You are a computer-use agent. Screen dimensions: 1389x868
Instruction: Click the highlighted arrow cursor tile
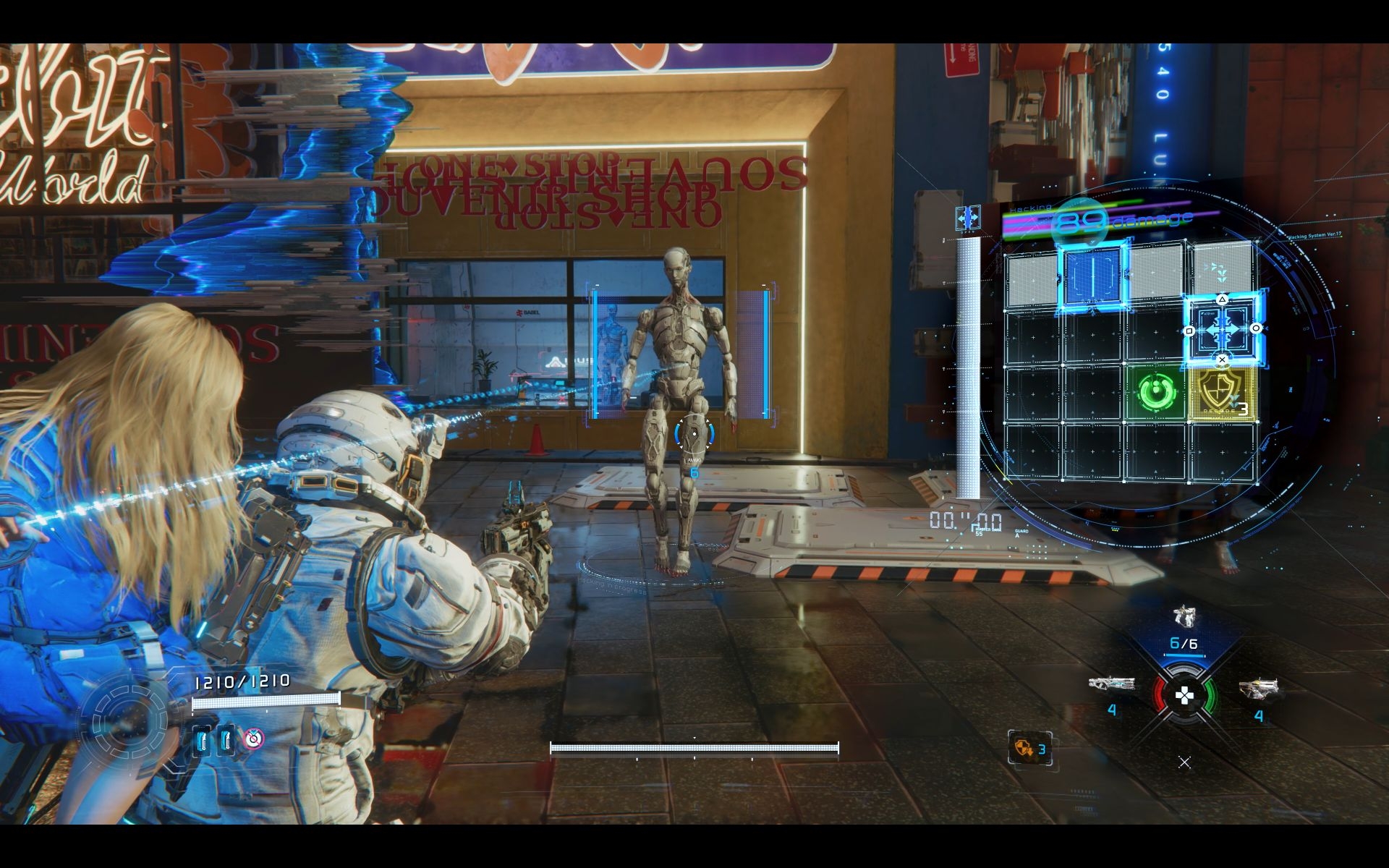point(1223,329)
